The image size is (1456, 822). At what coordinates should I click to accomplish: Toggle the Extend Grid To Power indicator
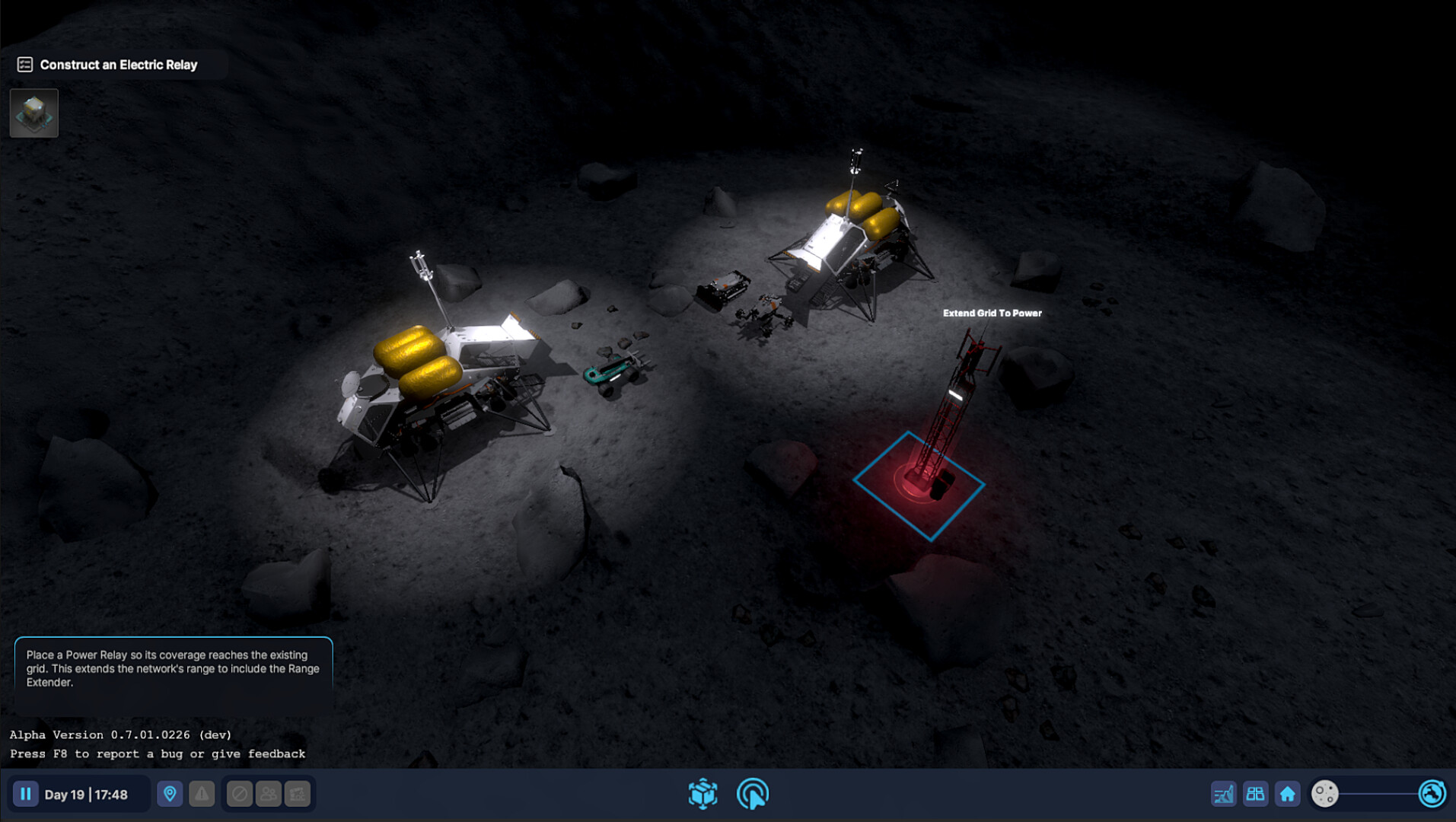coord(991,313)
